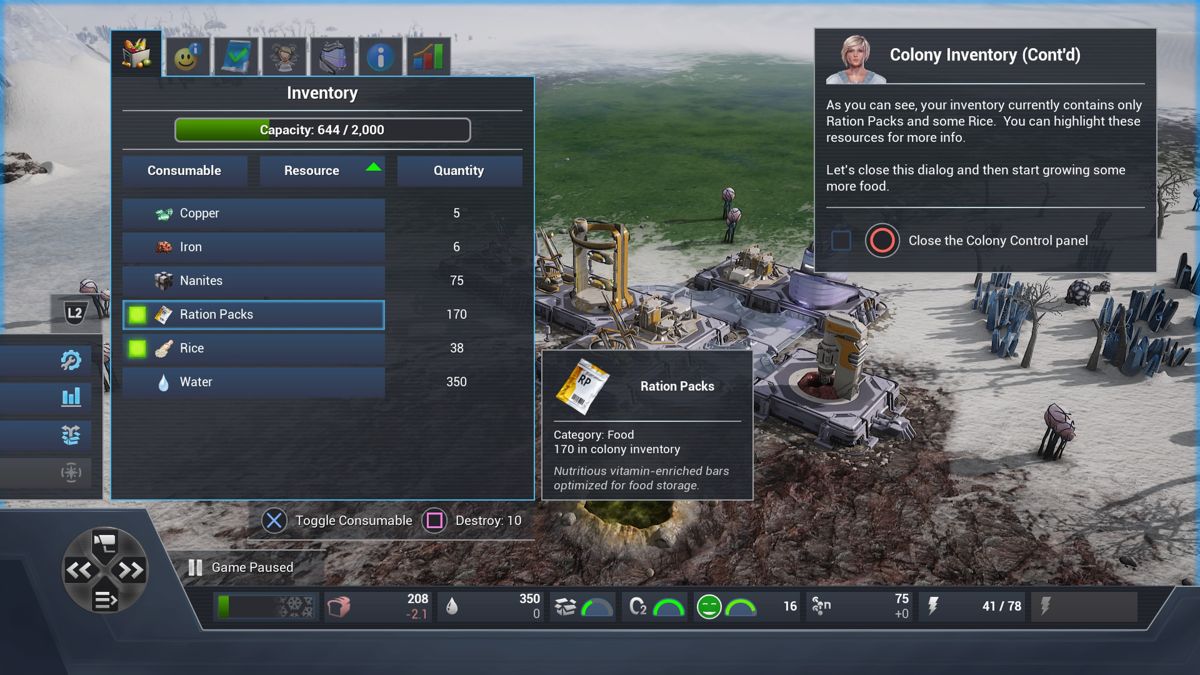
Task: Switch to the smiley face morale tab
Action: click(187, 57)
